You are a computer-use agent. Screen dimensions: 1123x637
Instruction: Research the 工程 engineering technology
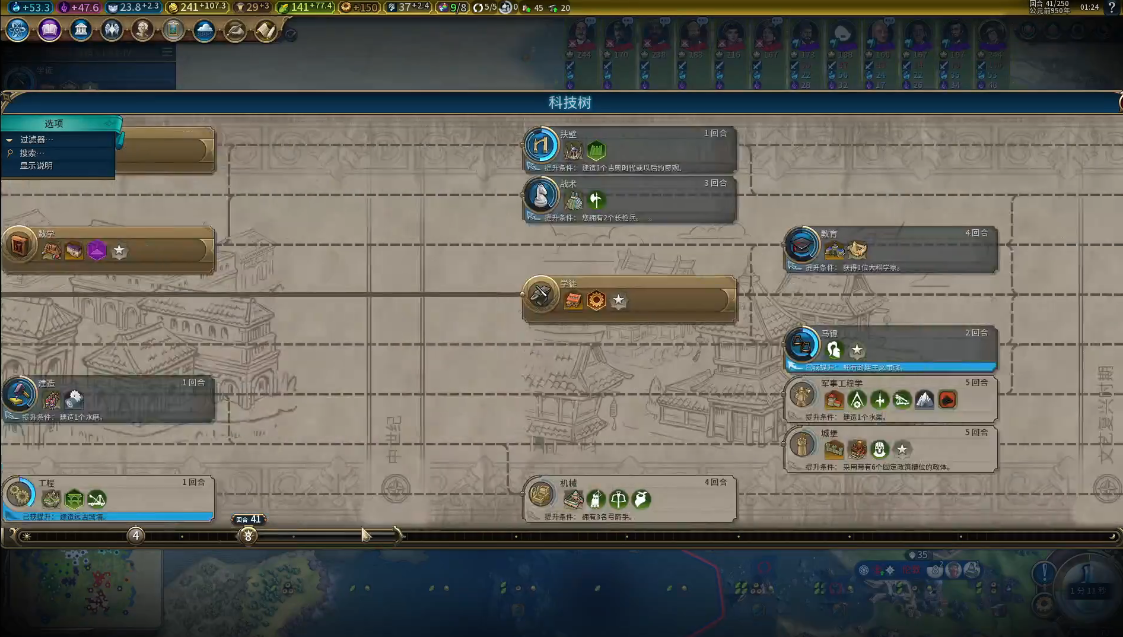pyautogui.click(x=110, y=498)
